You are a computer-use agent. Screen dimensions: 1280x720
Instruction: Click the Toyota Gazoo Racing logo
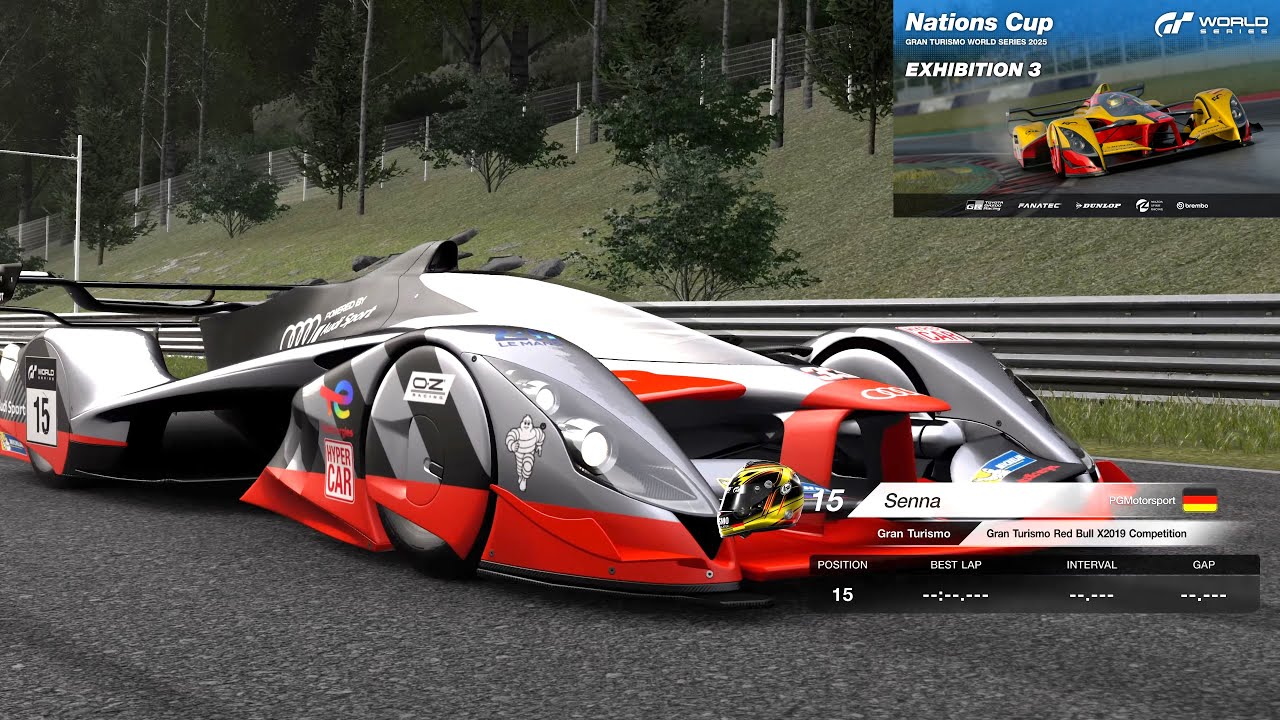984,205
